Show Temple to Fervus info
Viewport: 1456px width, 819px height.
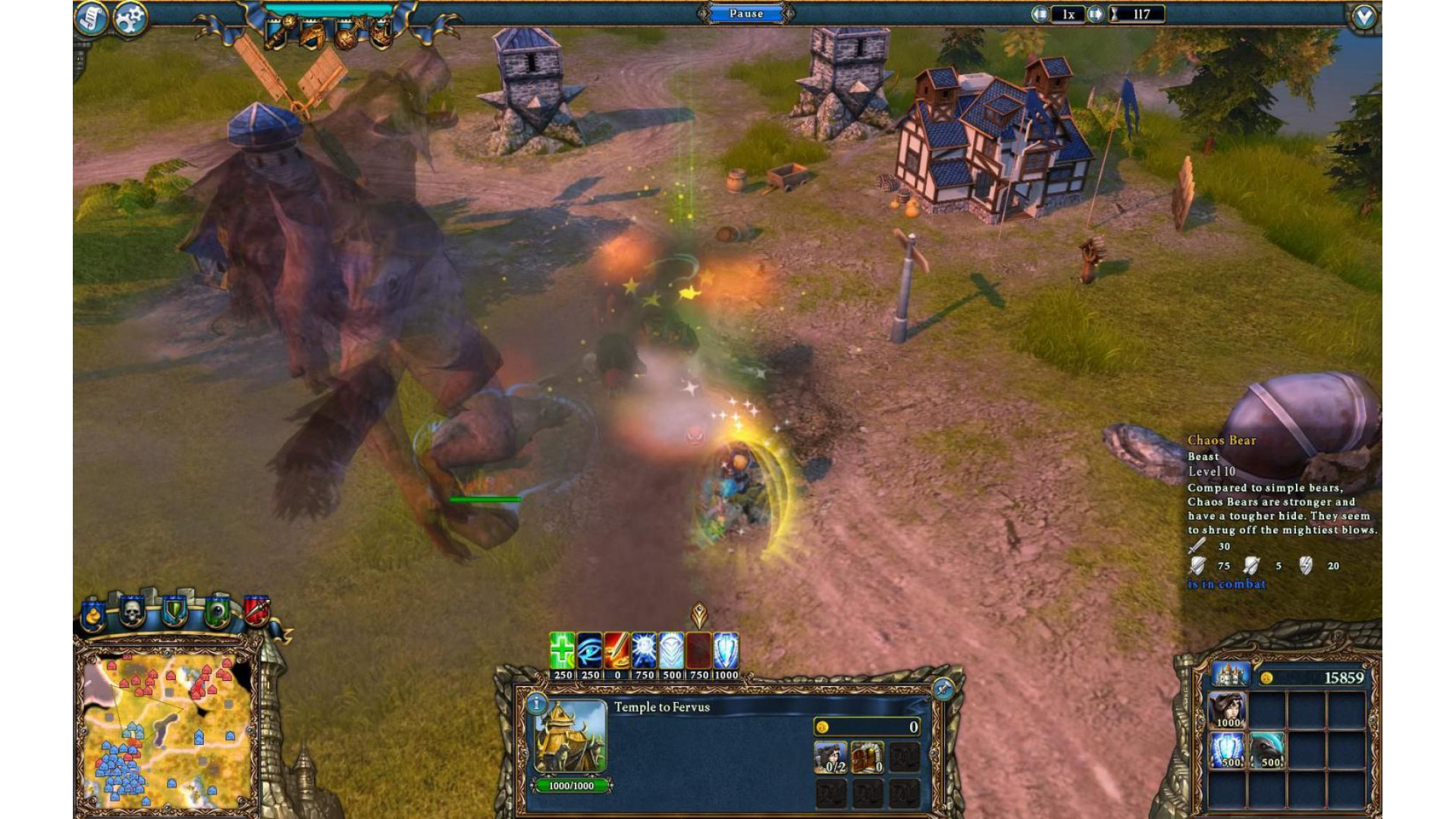point(536,704)
